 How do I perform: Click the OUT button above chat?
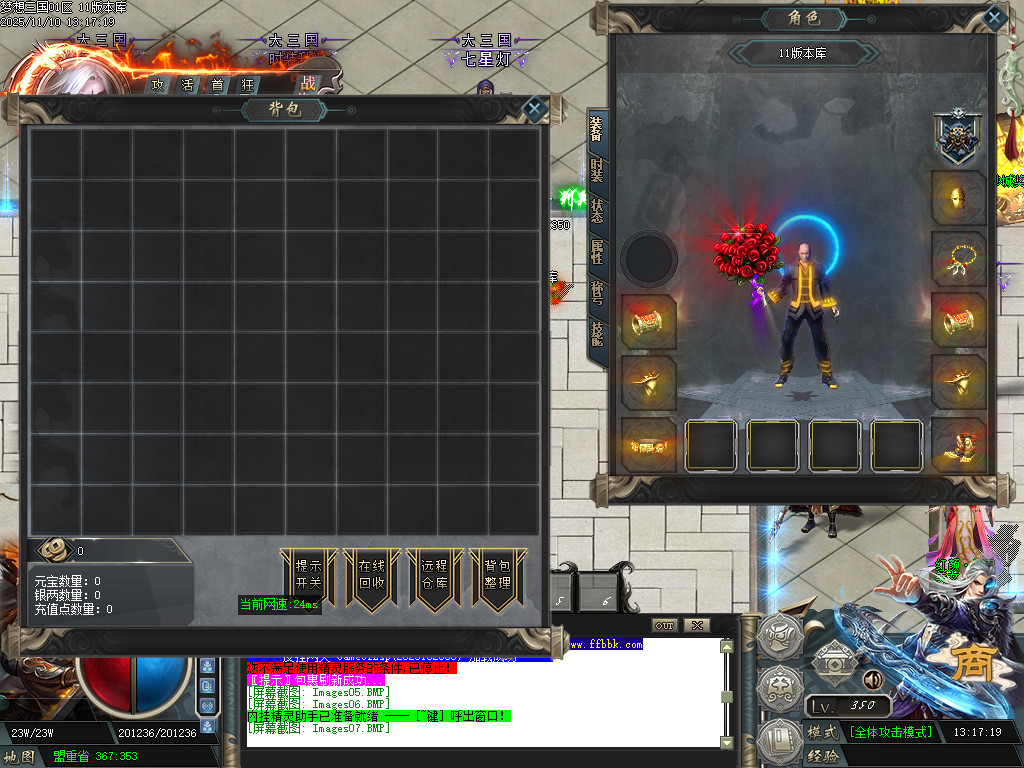[665, 625]
